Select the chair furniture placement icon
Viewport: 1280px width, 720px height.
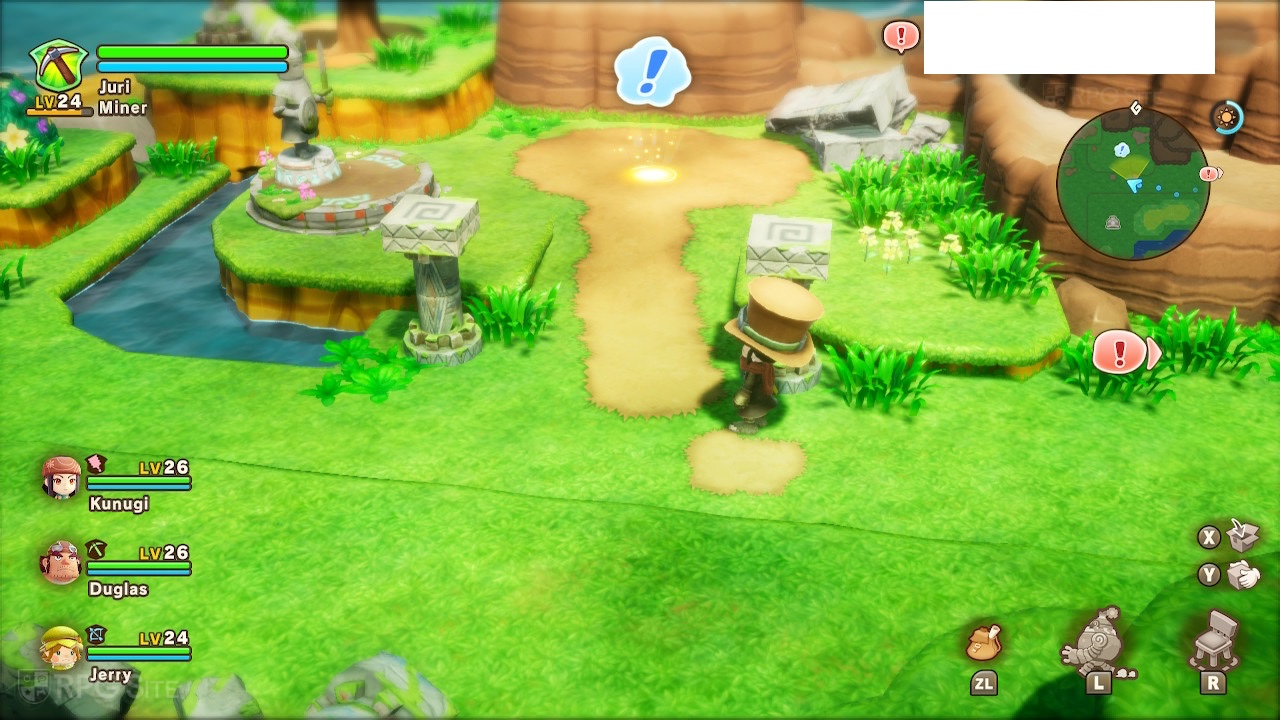coord(1214,640)
